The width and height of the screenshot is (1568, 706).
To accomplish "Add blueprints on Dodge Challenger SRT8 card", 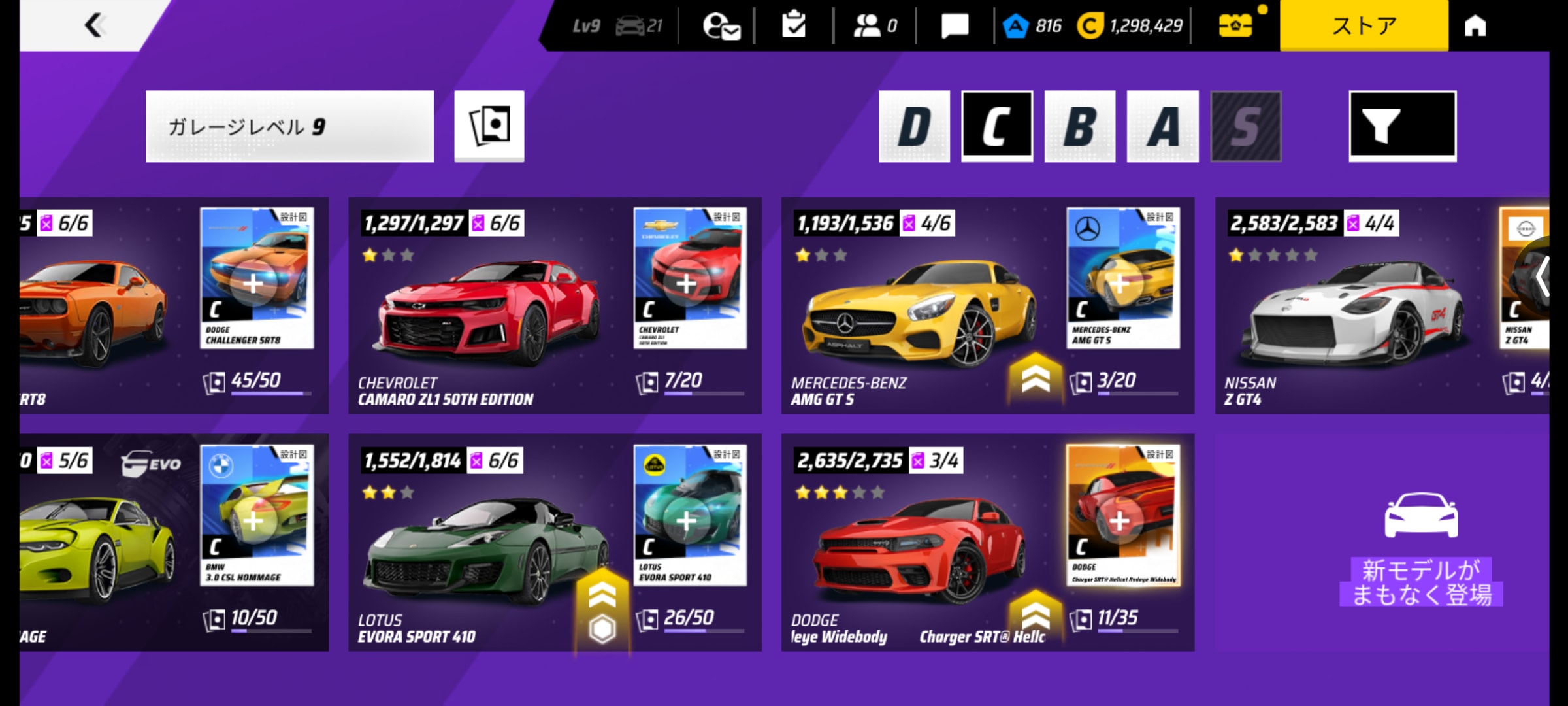I will (253, 284).
